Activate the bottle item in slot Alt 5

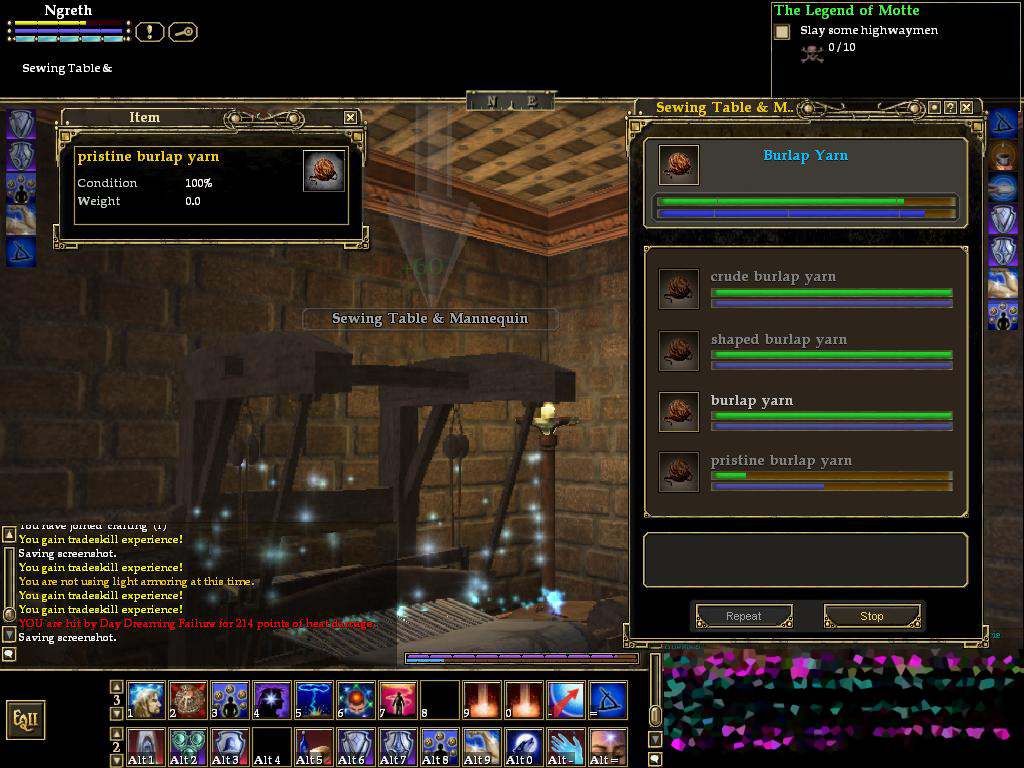pos(314,747)
